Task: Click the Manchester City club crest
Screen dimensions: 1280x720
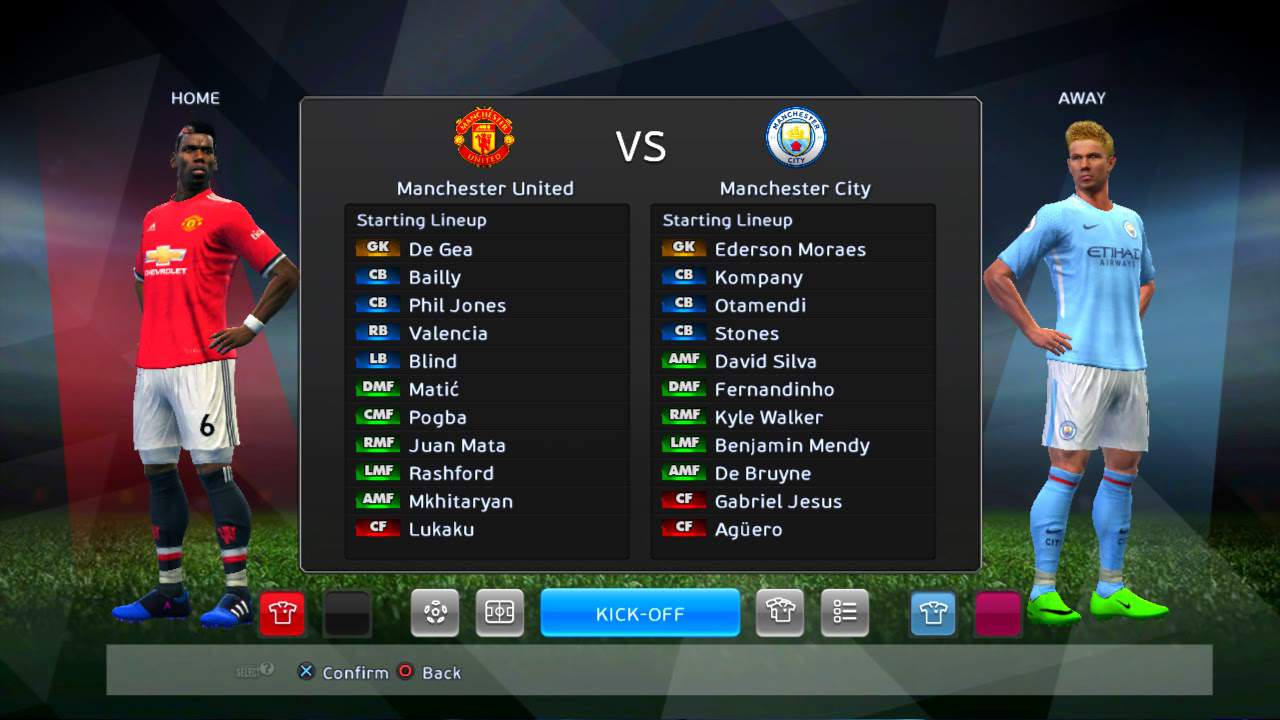Action: 796,137
